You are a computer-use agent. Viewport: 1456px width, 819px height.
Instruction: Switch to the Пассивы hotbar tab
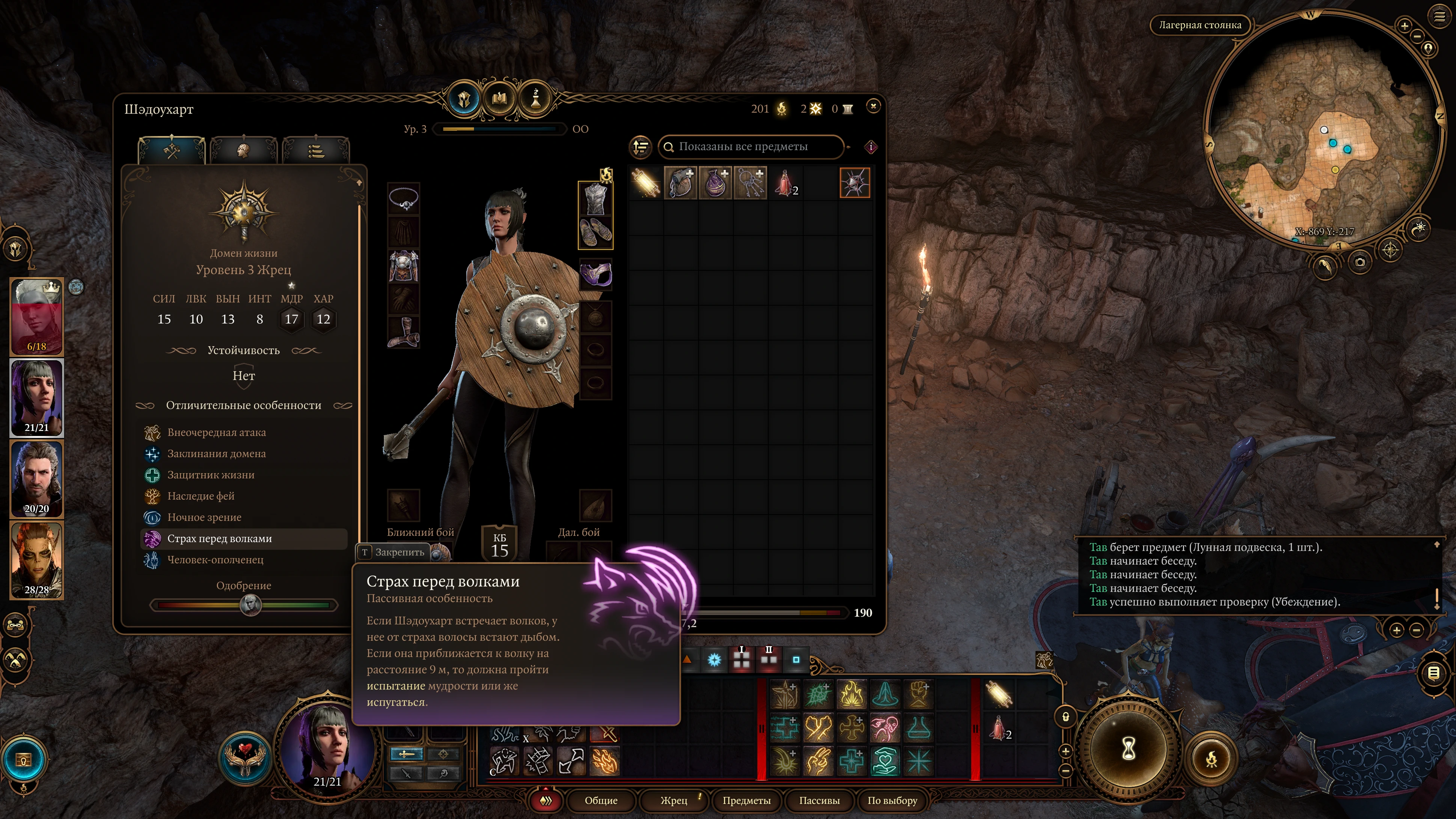coord(819,800)
